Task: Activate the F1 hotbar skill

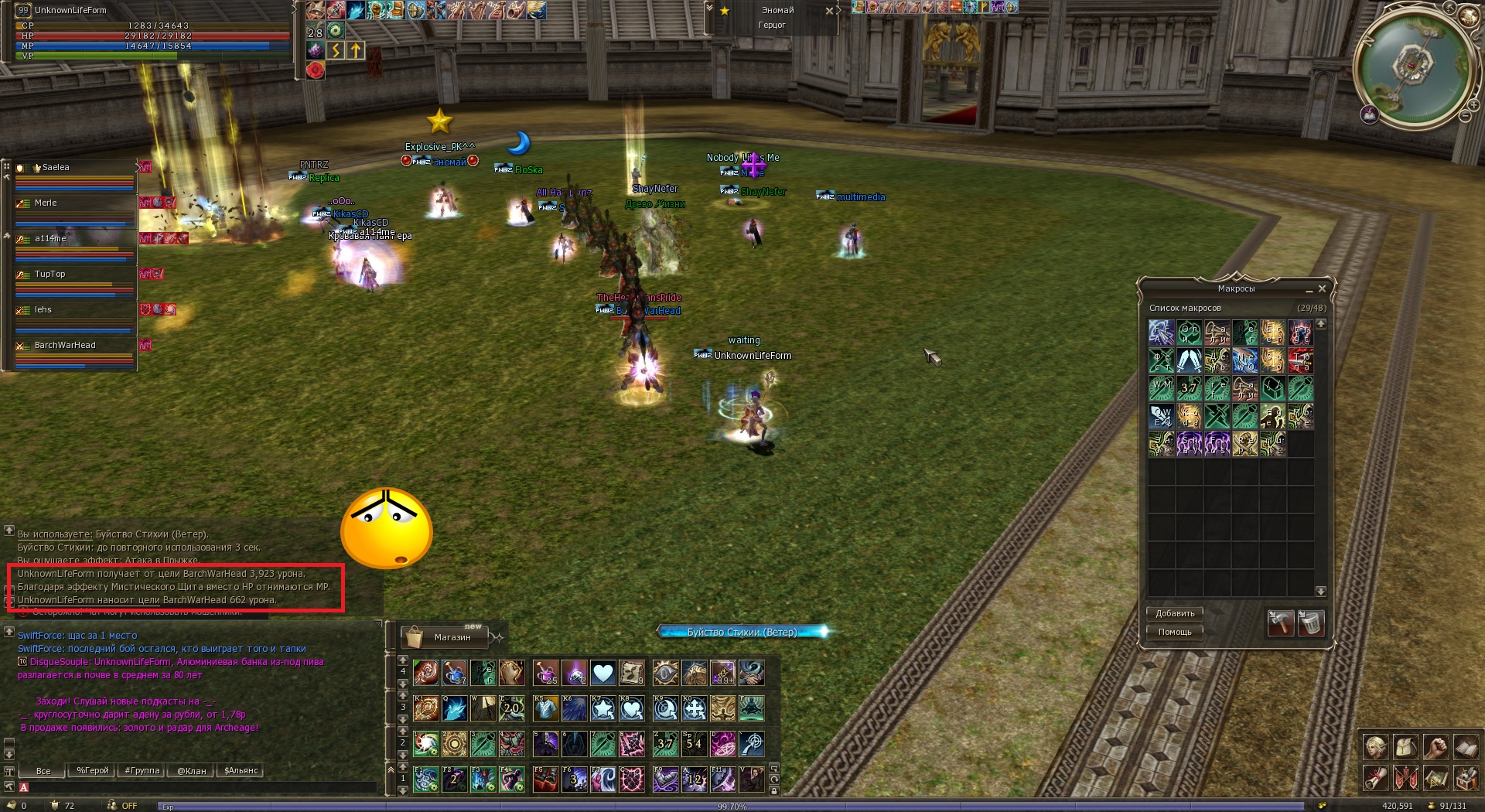Action: [426, 779]
